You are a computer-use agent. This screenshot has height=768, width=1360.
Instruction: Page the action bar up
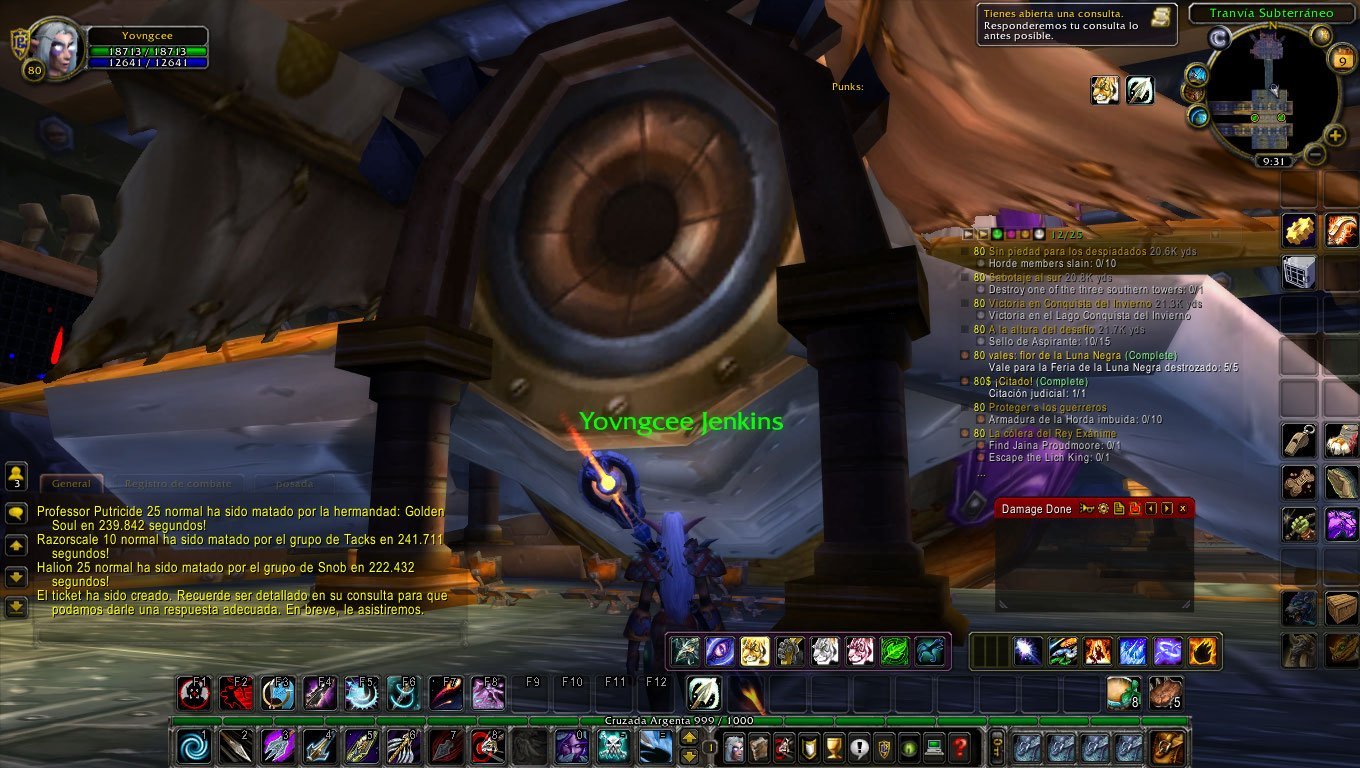coord(690,738)
